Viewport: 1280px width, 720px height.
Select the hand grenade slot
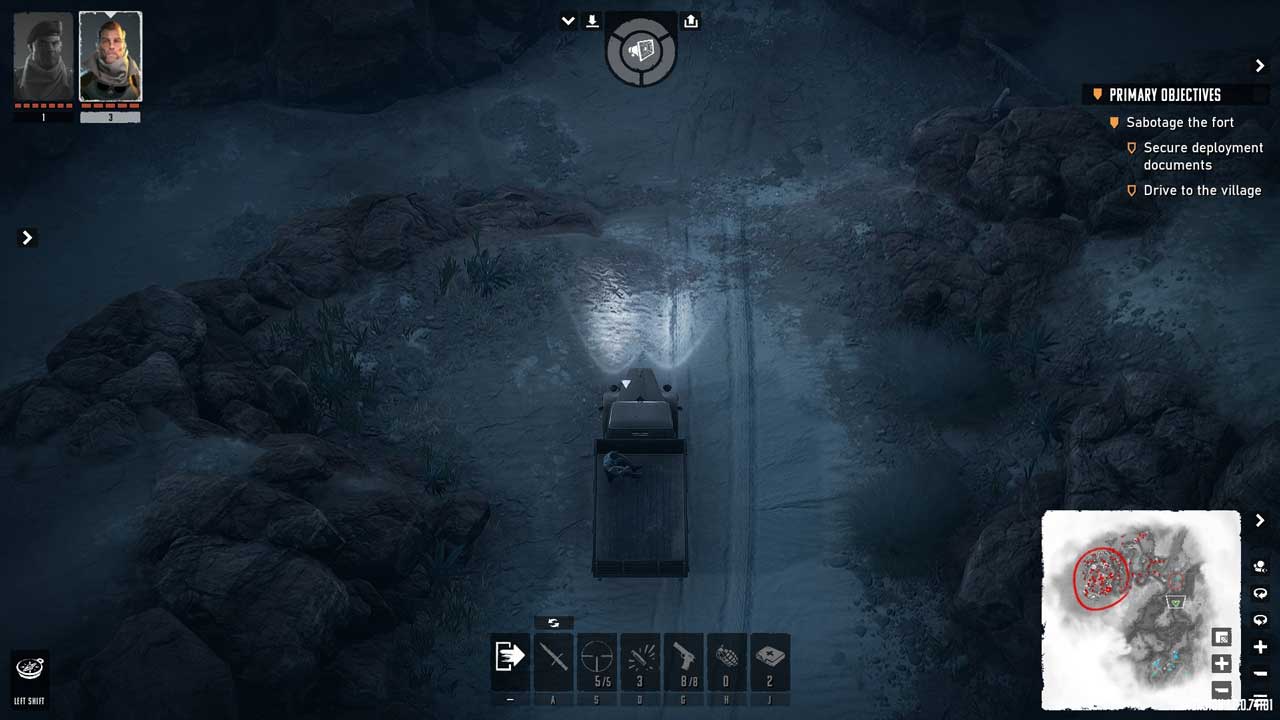[x=727, y=660]
